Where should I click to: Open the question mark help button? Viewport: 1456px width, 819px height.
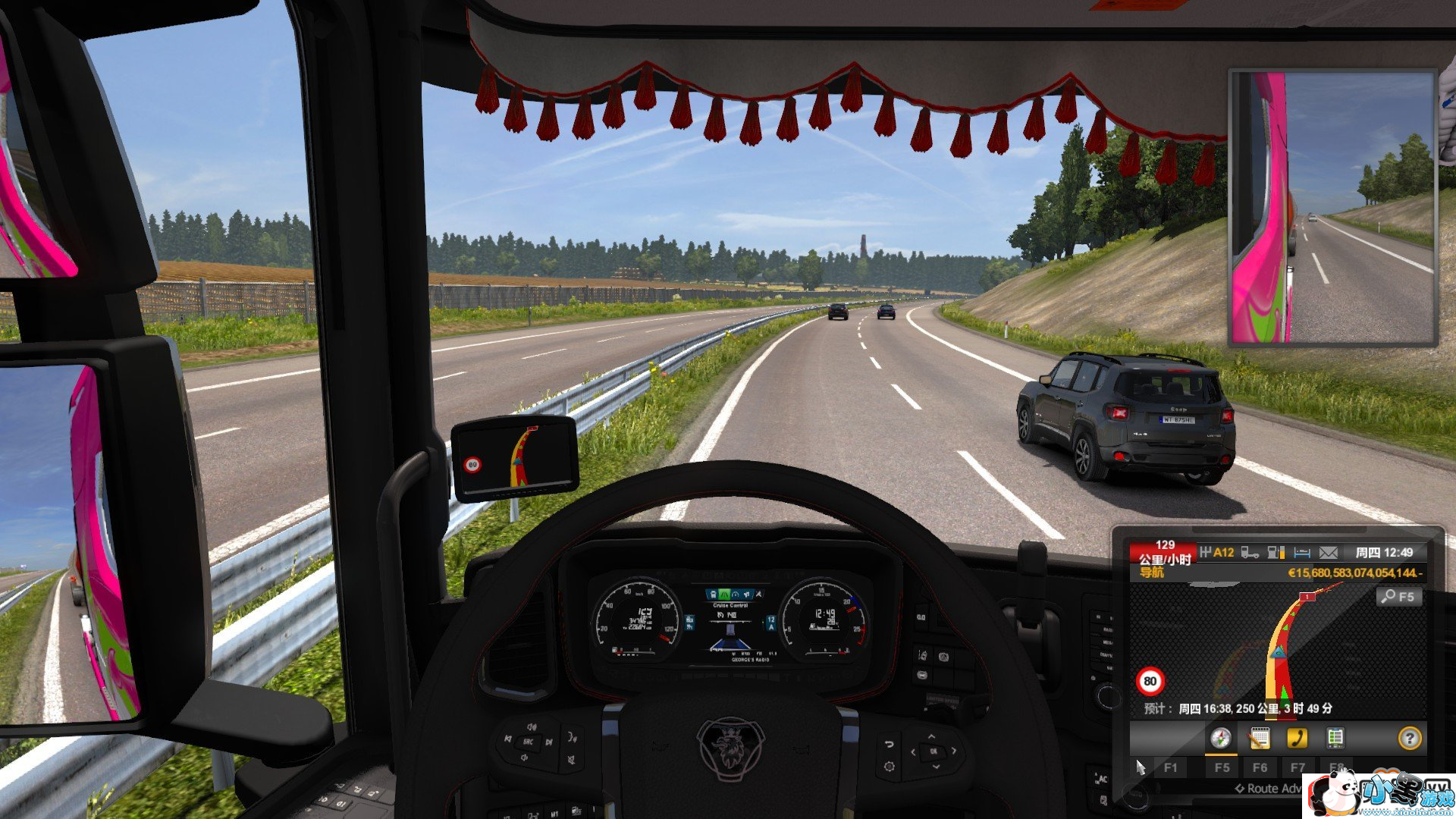1409,738
